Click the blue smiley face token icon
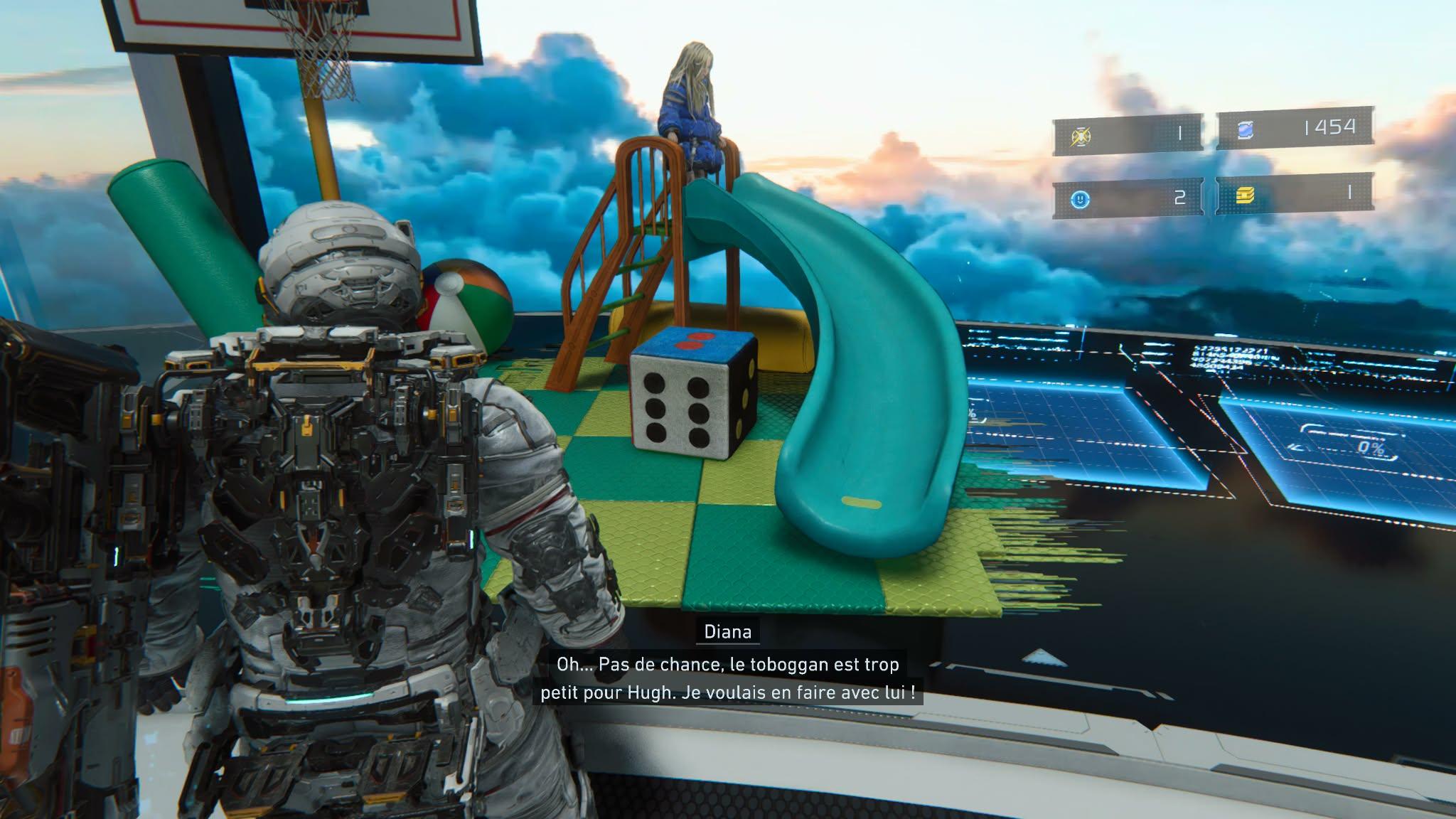 1081,200
